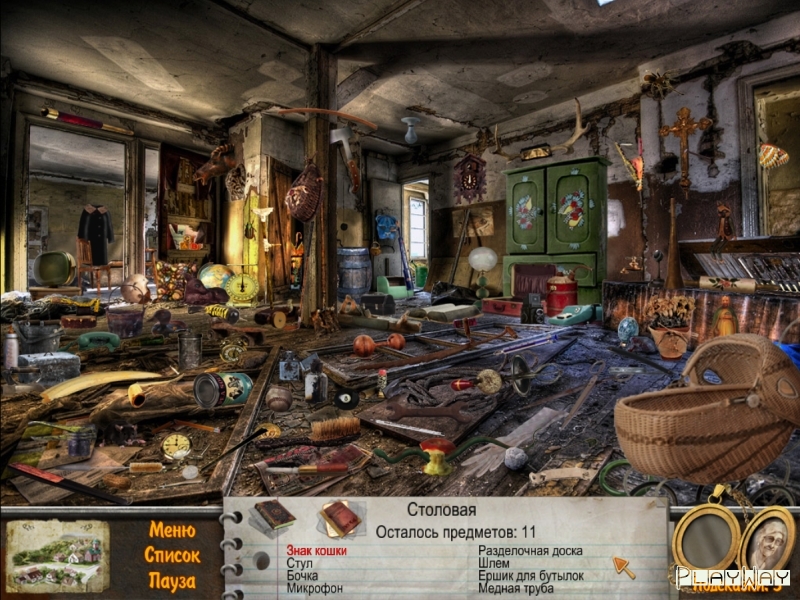Pick the Микрофон entry in the list
The image size is (800, 600).
click(313, 589)
